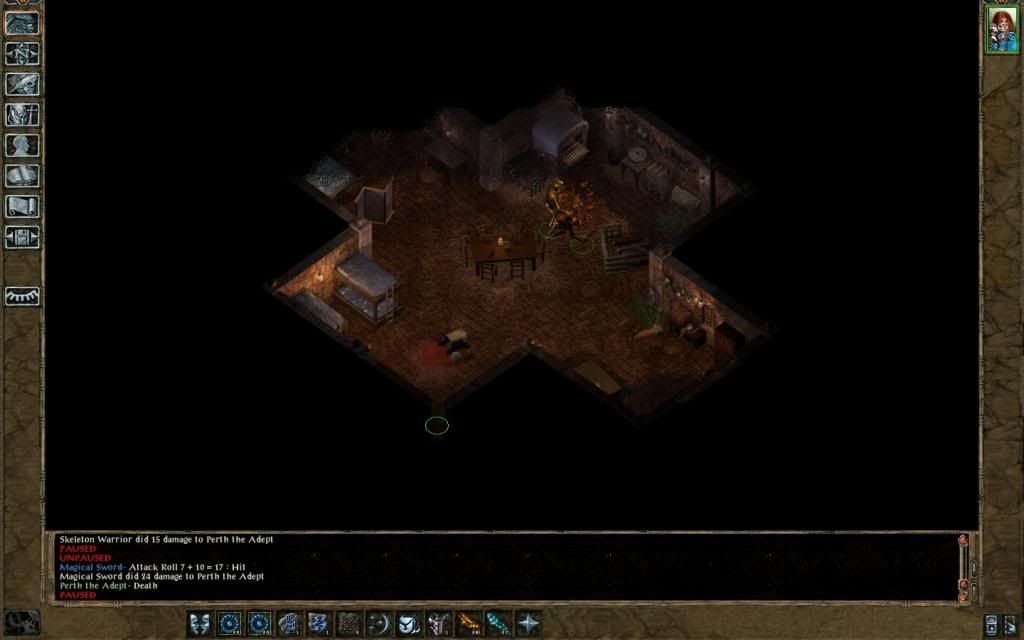
Task: Click the dialogue log scrollbar
Action: click(964, 566)
